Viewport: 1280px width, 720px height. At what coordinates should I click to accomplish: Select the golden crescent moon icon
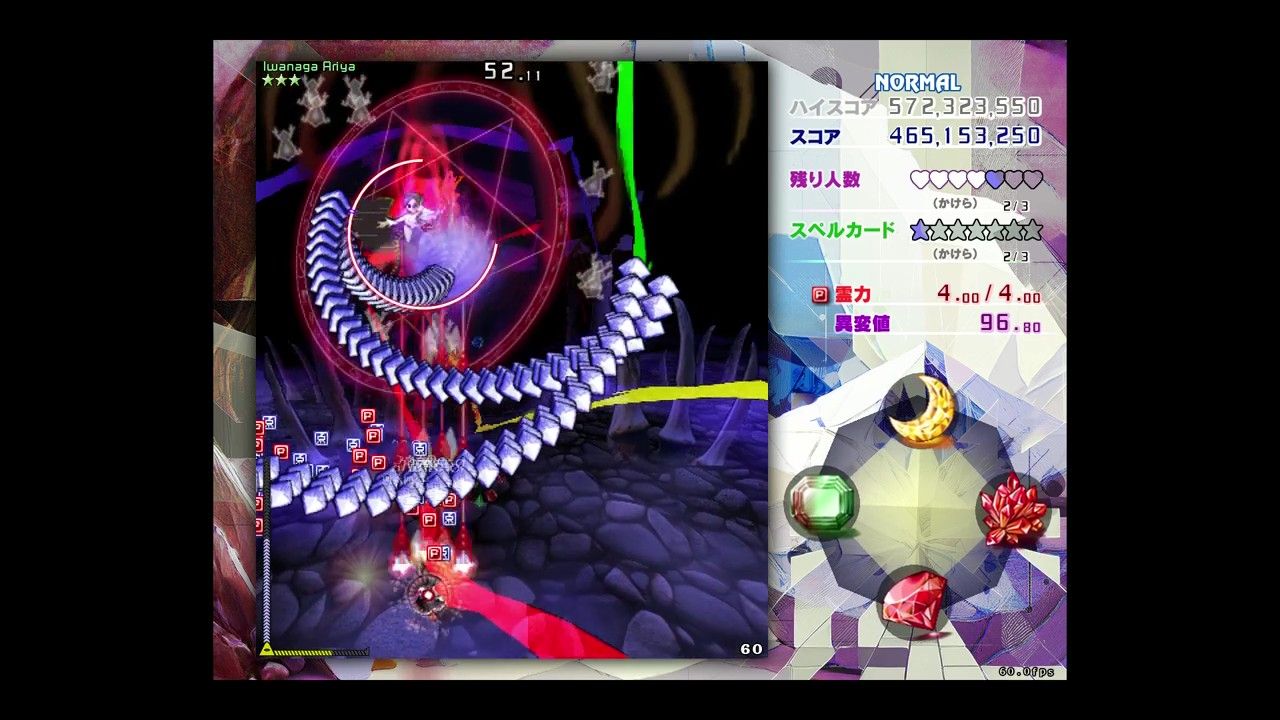(919, 411)
